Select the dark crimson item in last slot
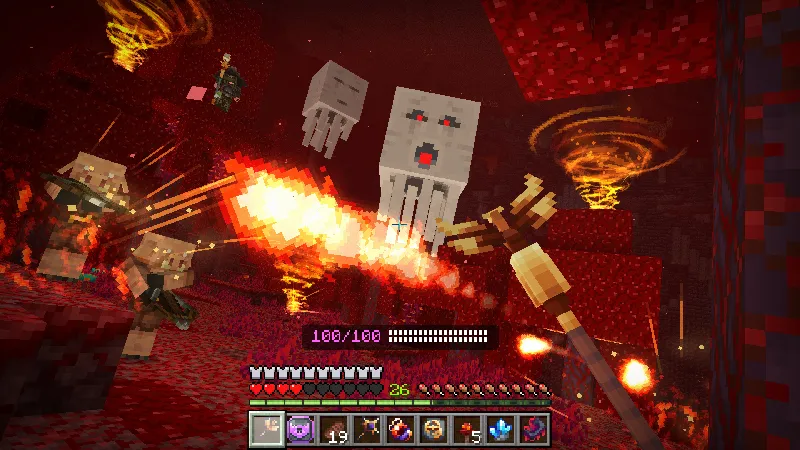This screenshot has width=800, height=450. pos(534,430)
